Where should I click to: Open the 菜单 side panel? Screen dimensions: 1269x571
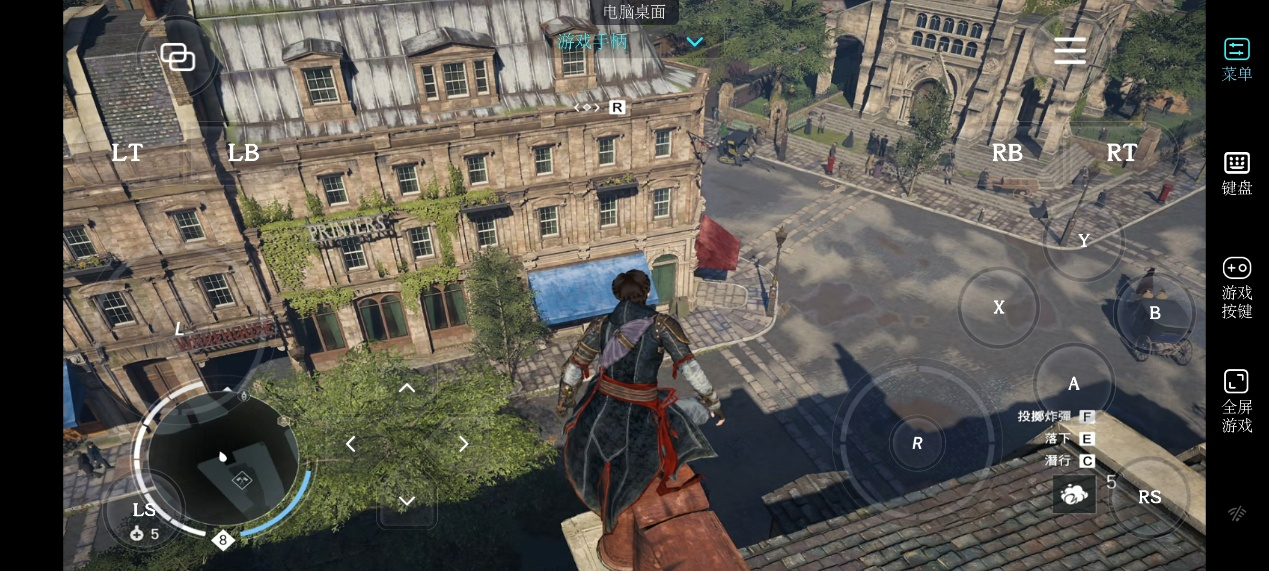click(x=1237, y=59)
